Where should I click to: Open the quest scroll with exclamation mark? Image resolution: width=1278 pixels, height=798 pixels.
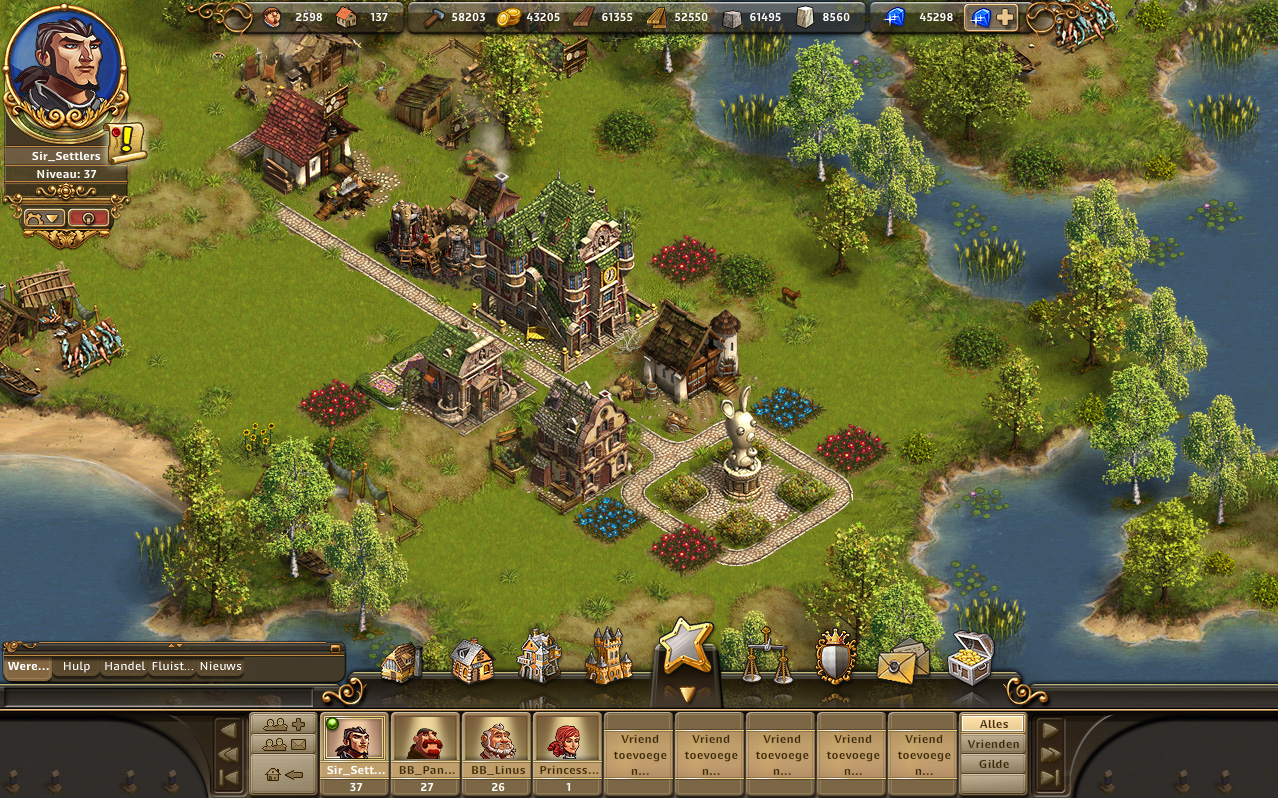pos(127,142)
